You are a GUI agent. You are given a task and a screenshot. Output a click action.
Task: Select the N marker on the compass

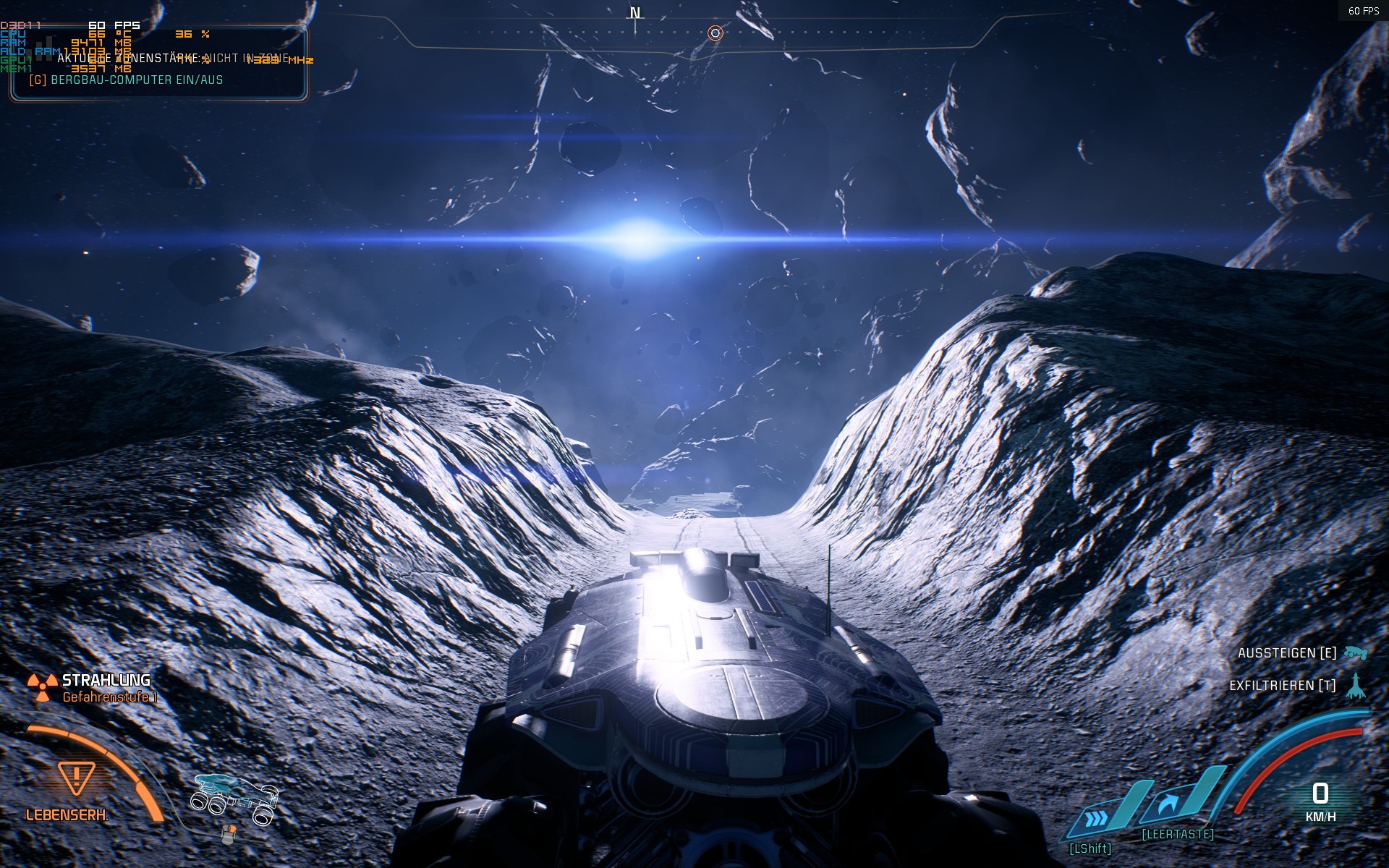coord(635,12)
